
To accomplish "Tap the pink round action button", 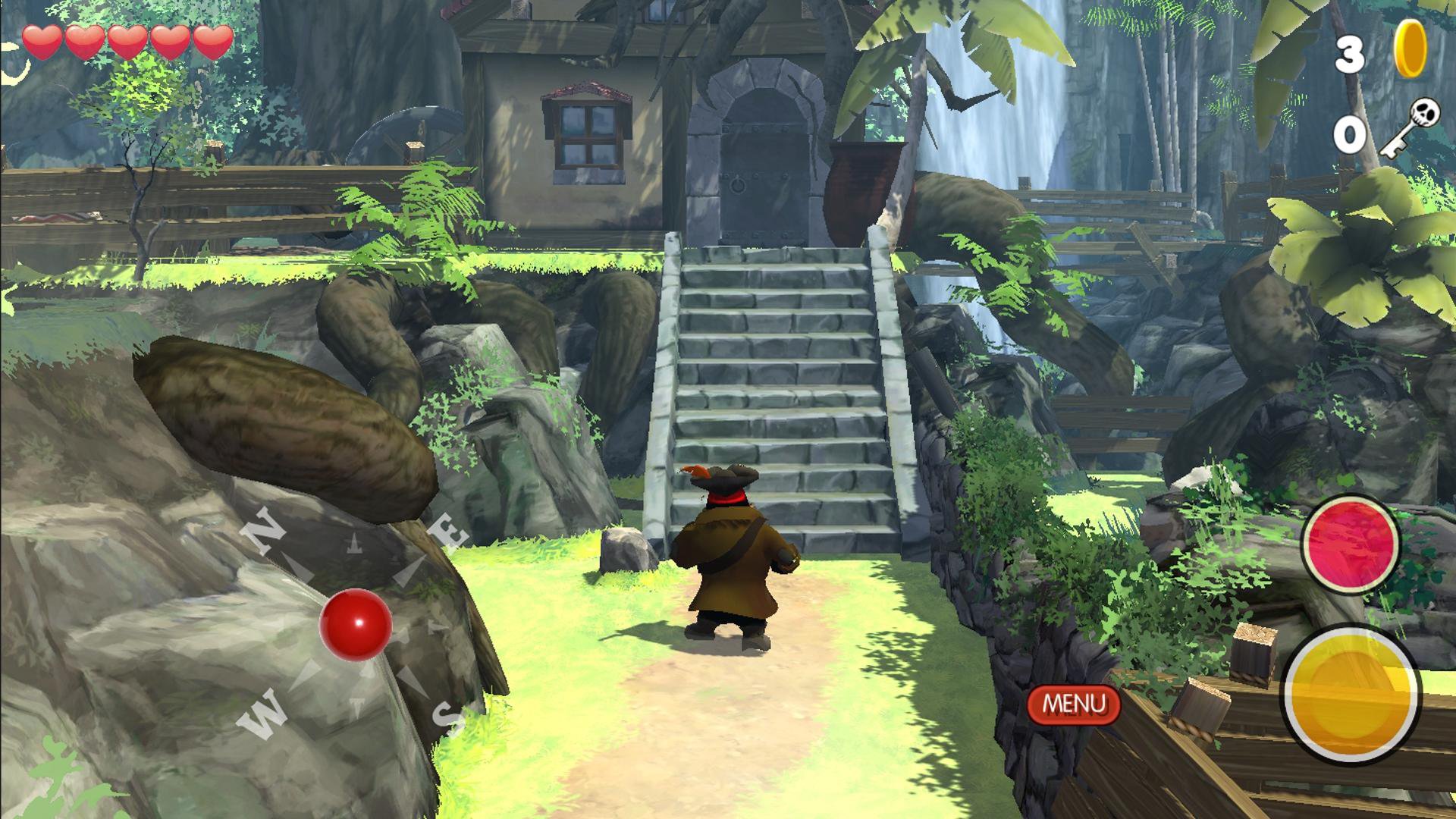I will coord(1350,543).
